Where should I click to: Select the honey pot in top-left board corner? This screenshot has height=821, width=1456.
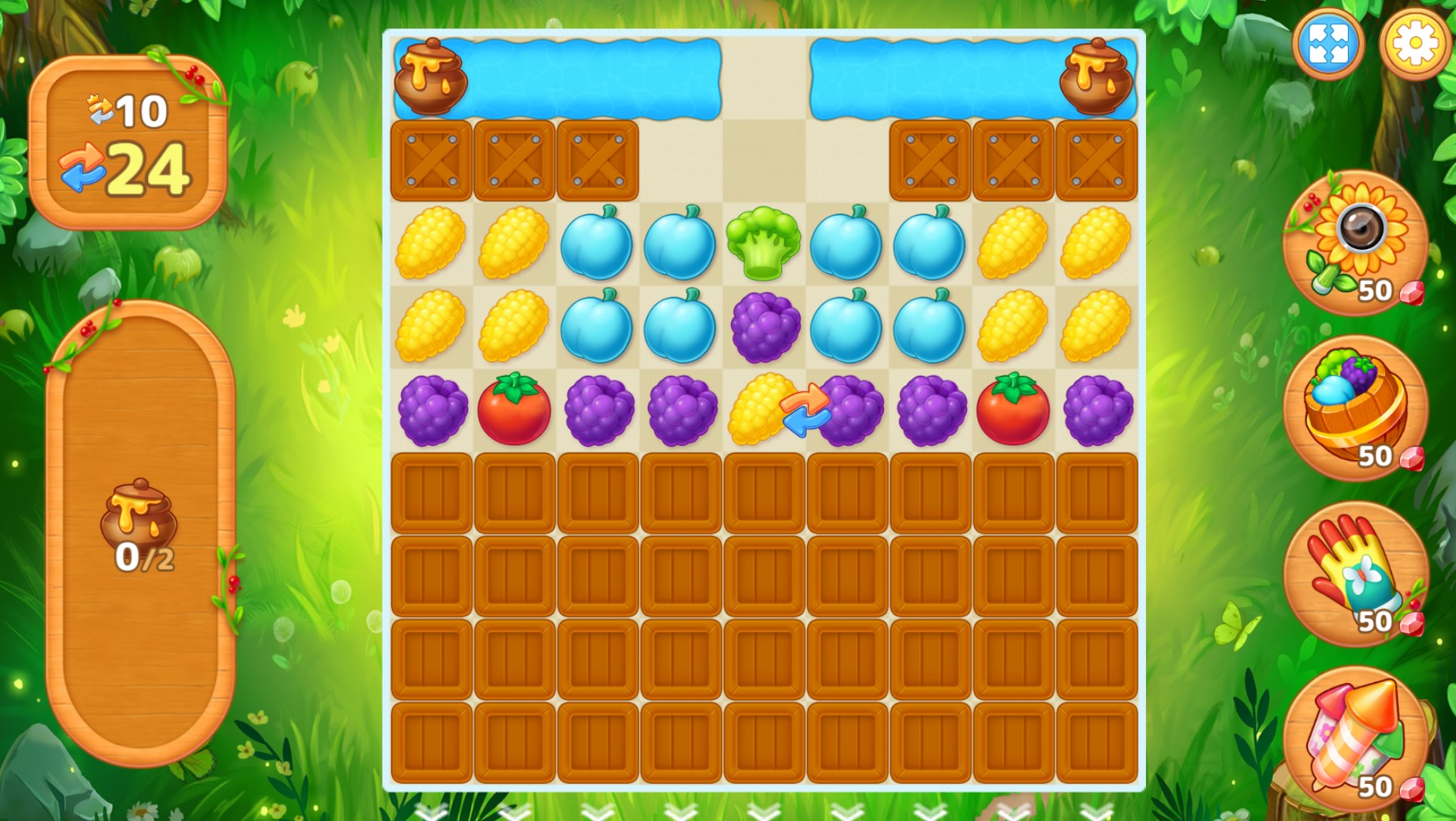tap(429, 76)
